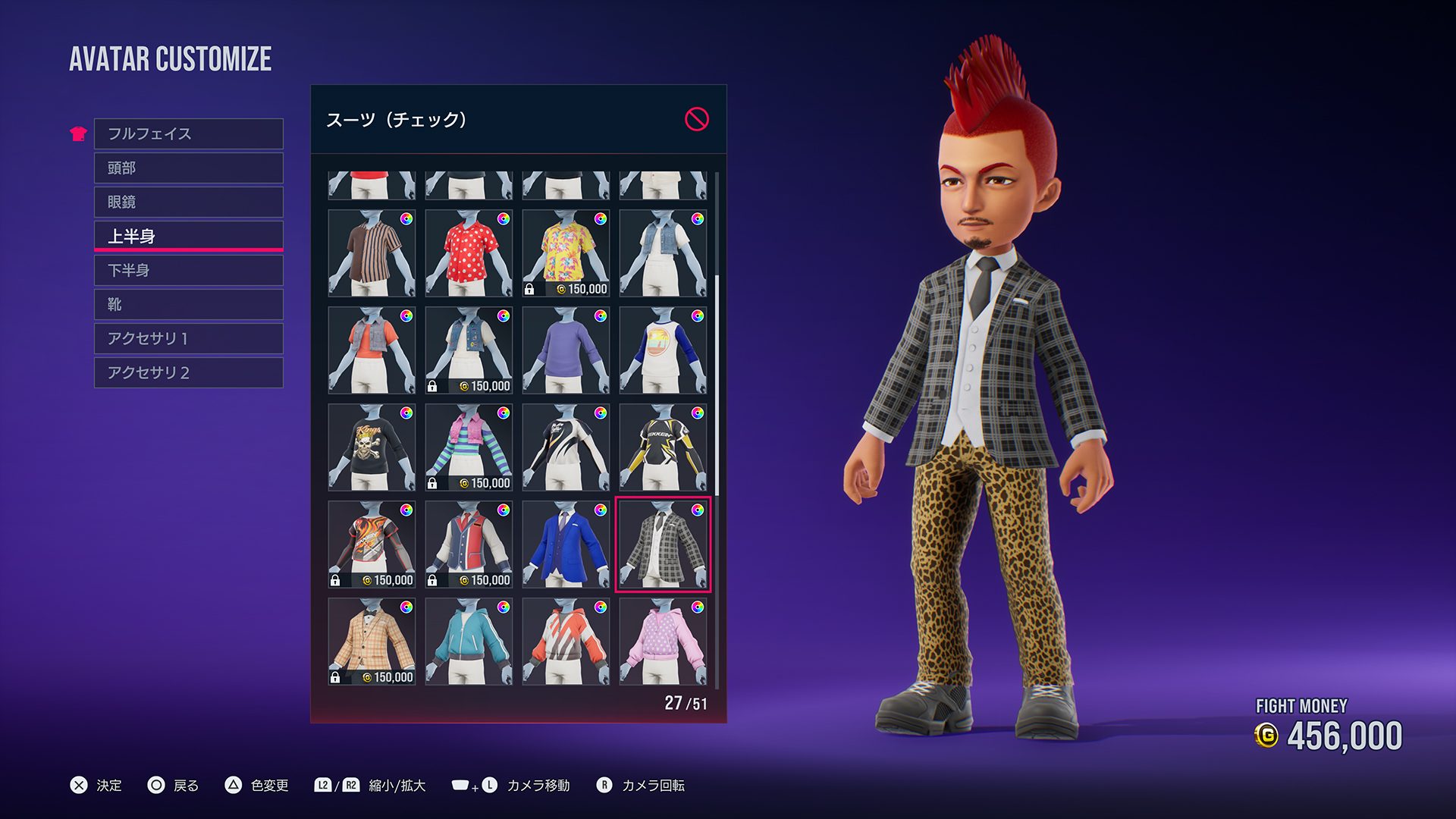Open the 下半身 category
1456x819 pixels.
(188, 270)
